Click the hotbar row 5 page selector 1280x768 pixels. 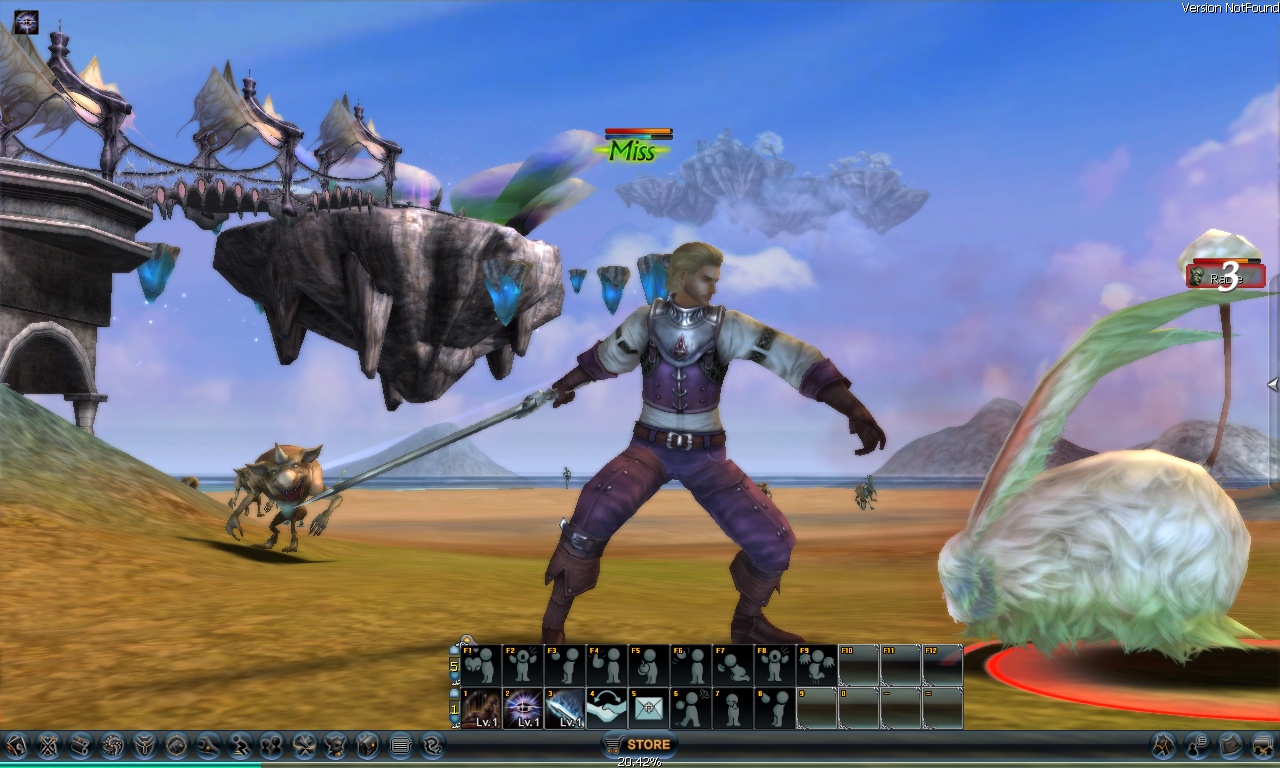coord(453,666)
